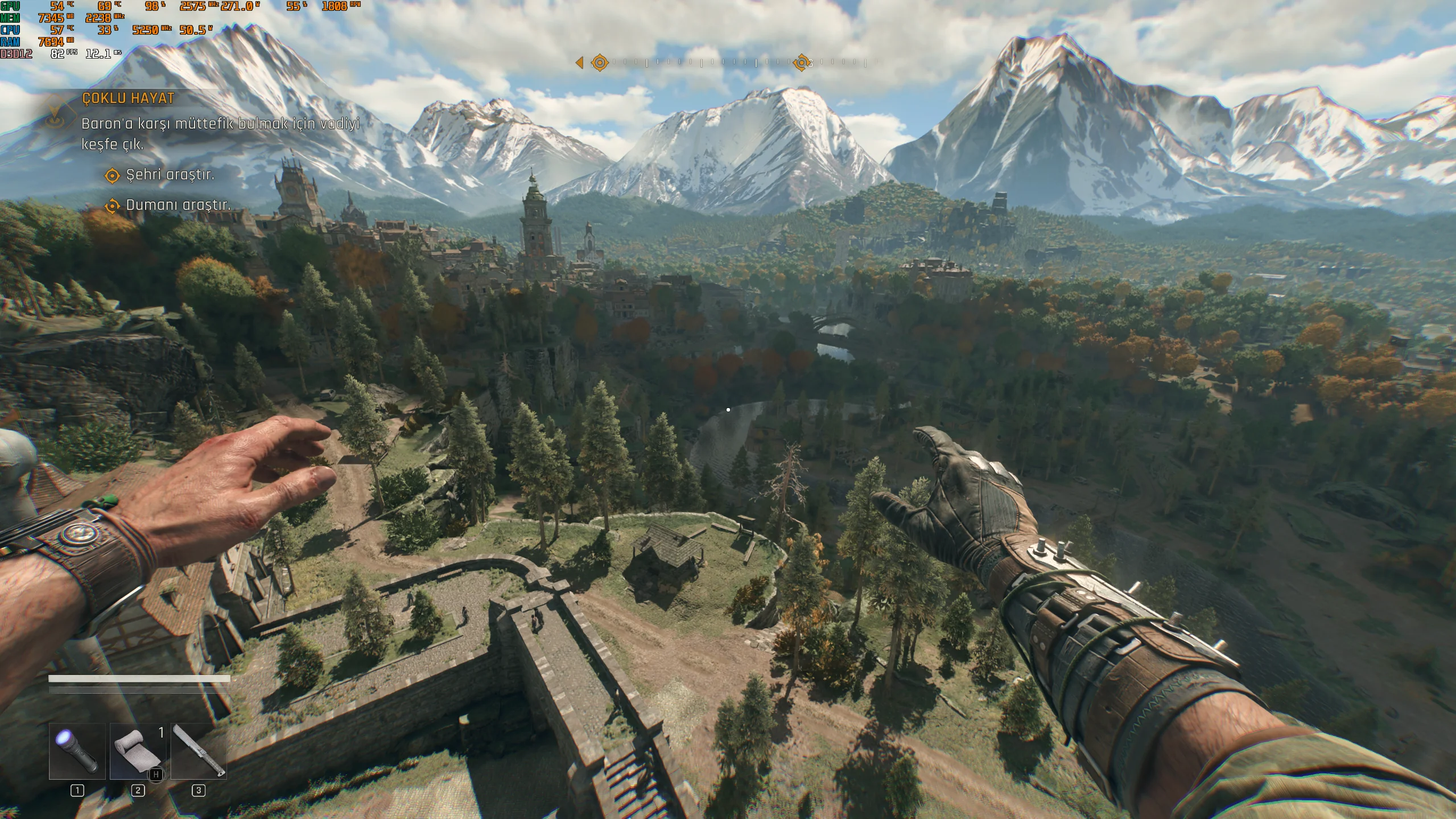The height and width of the screenshot is (819, 1456).
Task: Click the right-hand compass objective marker
Action: (x=801, y=62)
